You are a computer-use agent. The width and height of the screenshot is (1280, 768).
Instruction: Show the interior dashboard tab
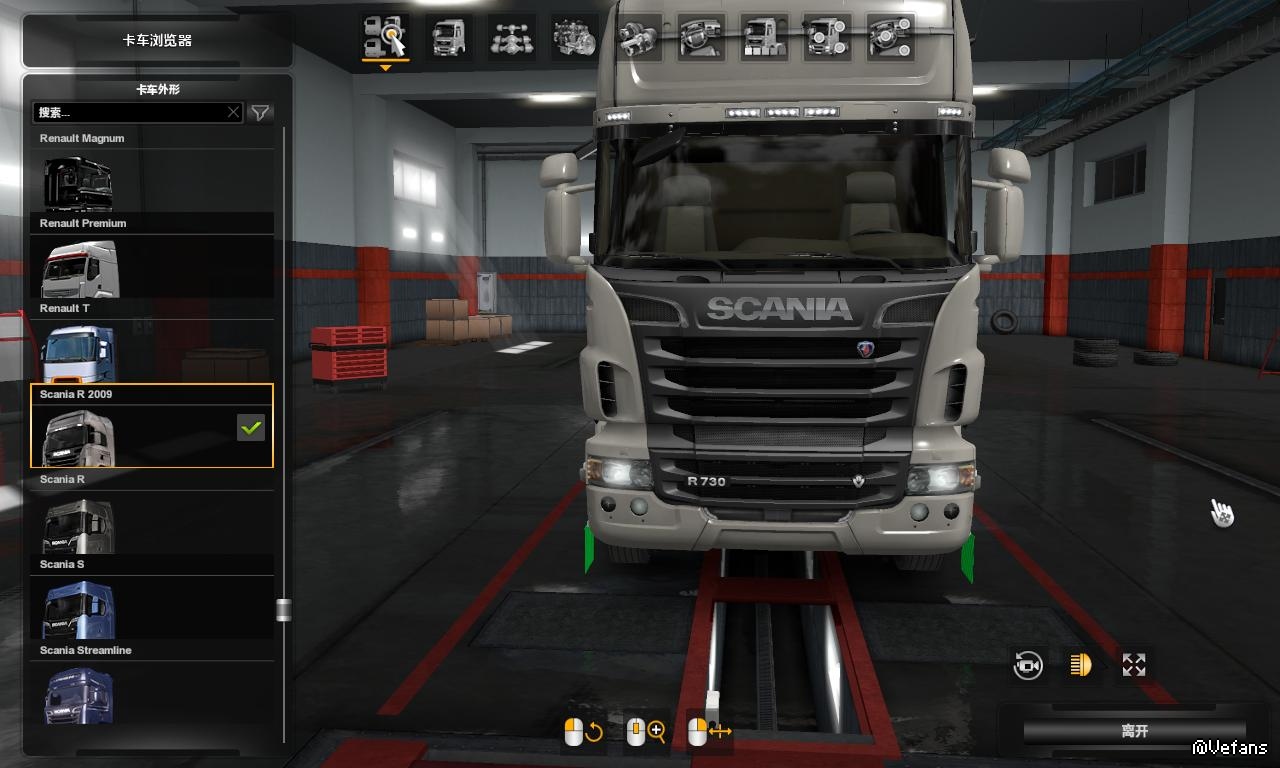point(701,38)
